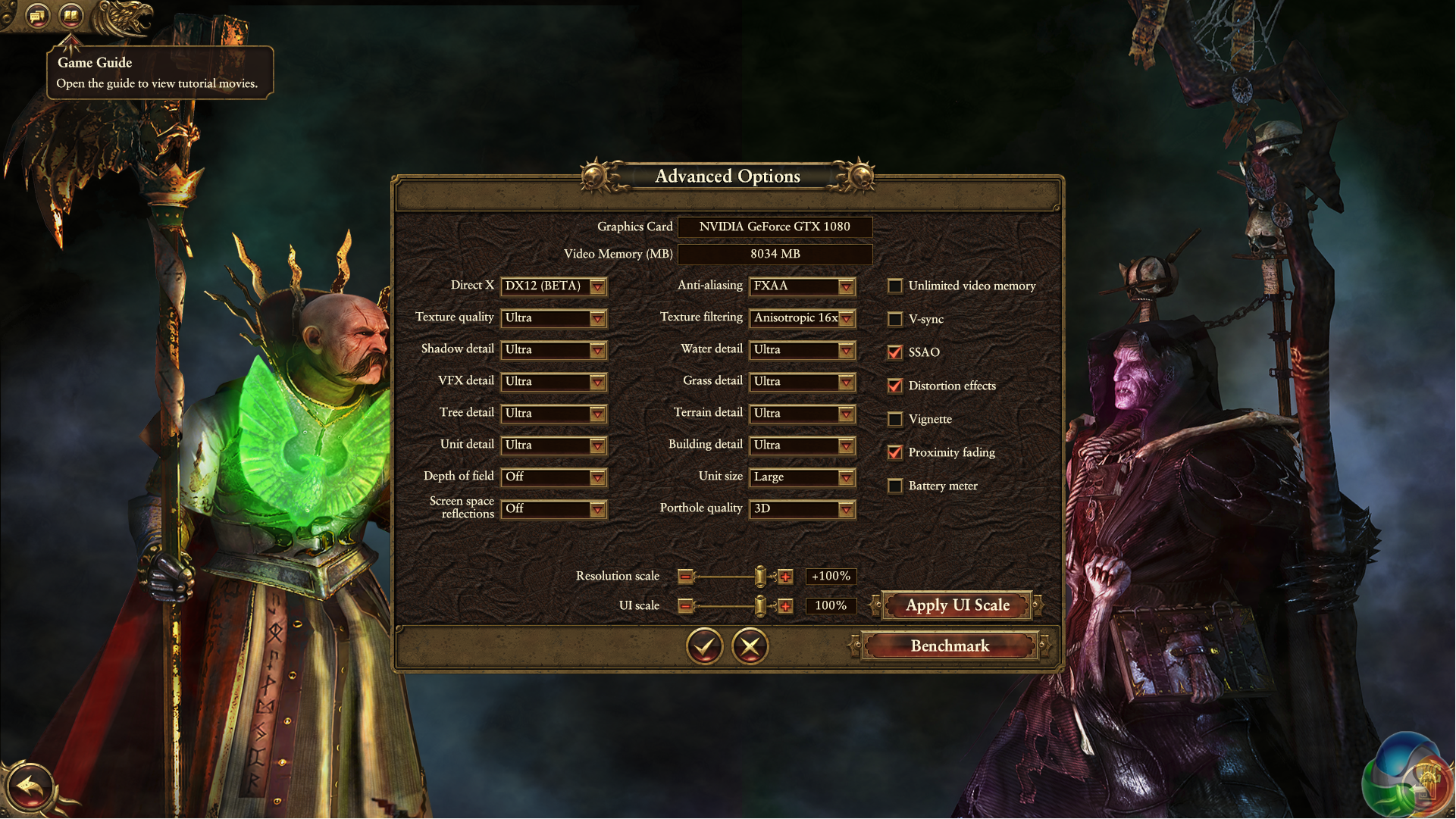The height and width of the screenshot is (819, 1456).
Task: Turn on the Vignette effect
Action: click(895, 420)
